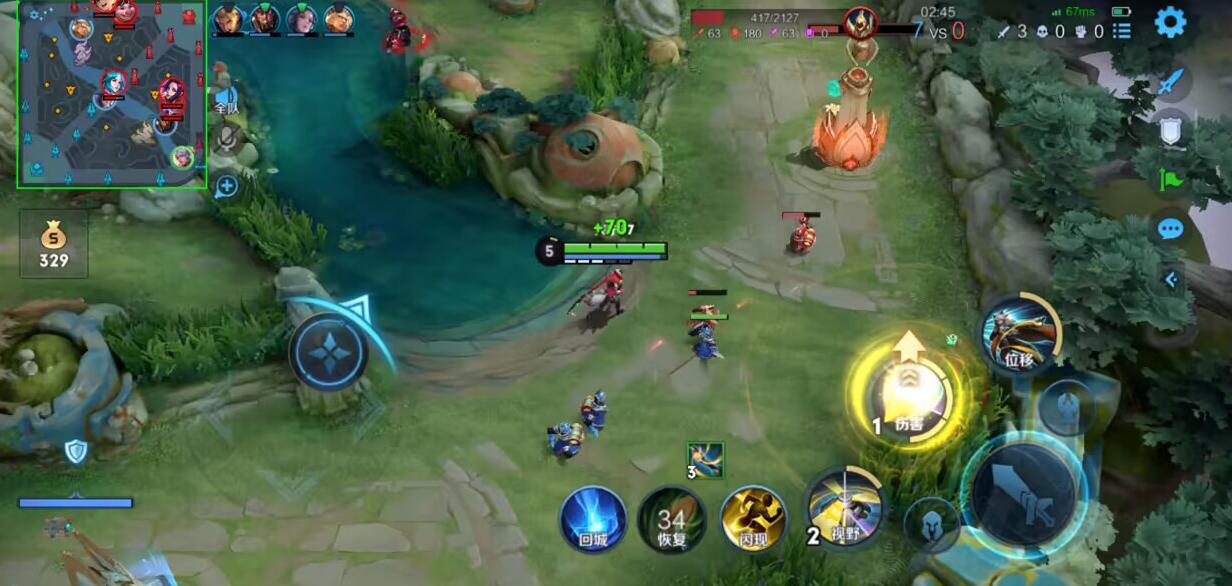
Task: Level up the glowing 伤害 skill
Action: point(908,394)
